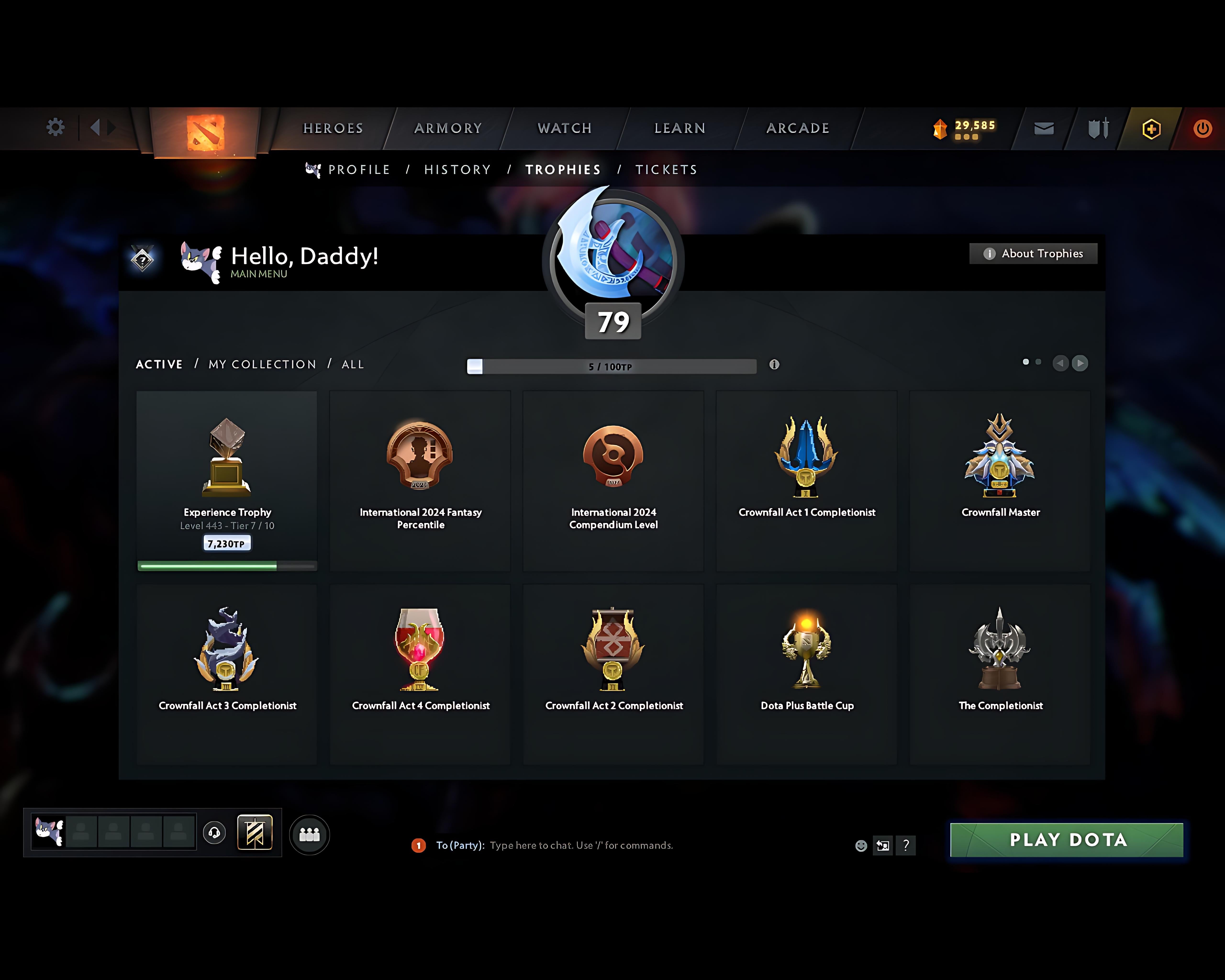Toggle the voice chat headset in the party bar
This screenshot has height=980, width=1225.
click(x=215, y=833)
